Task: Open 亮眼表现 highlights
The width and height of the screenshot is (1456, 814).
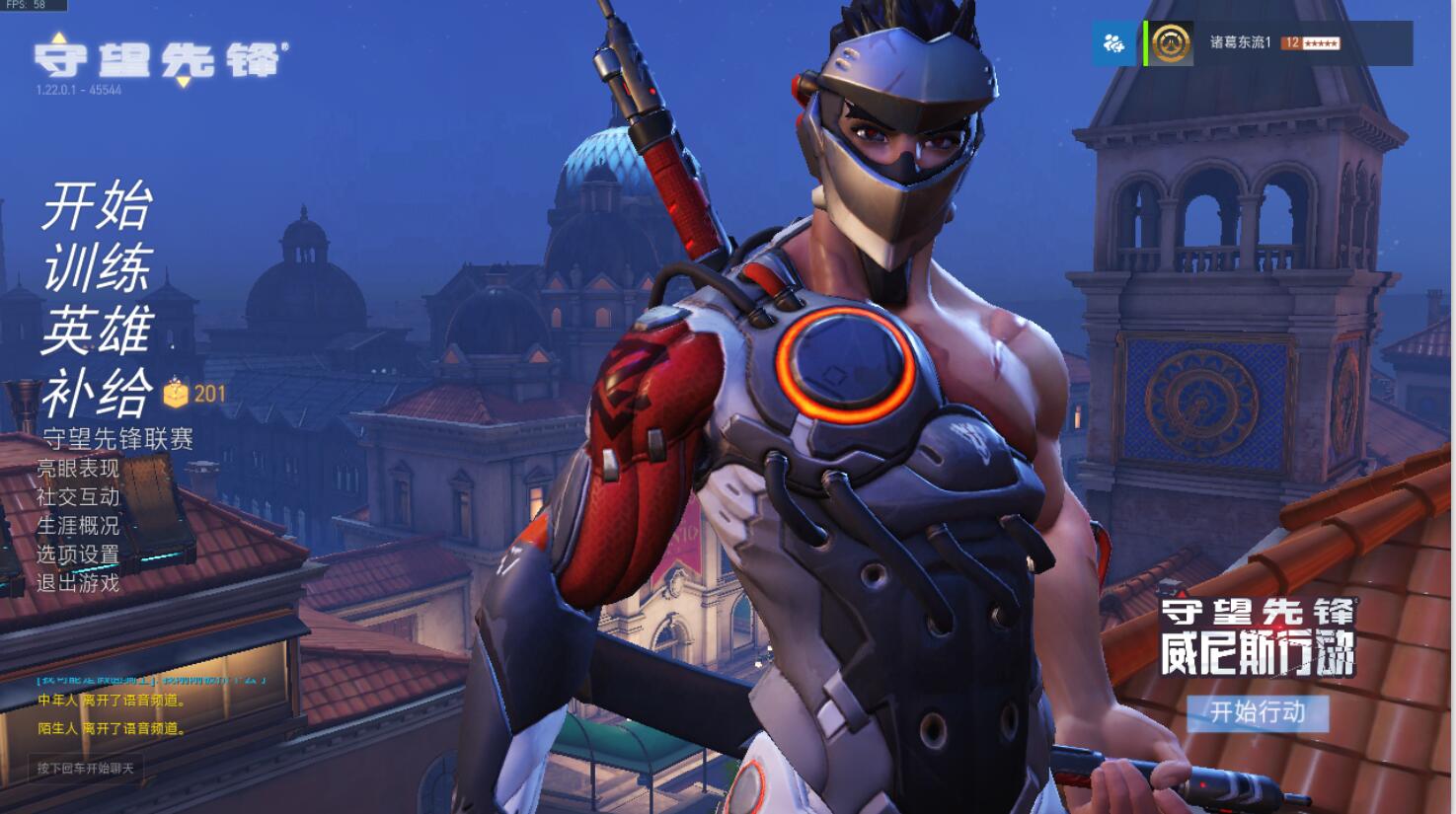Action: pyautogui.click(x=77, y=469)
